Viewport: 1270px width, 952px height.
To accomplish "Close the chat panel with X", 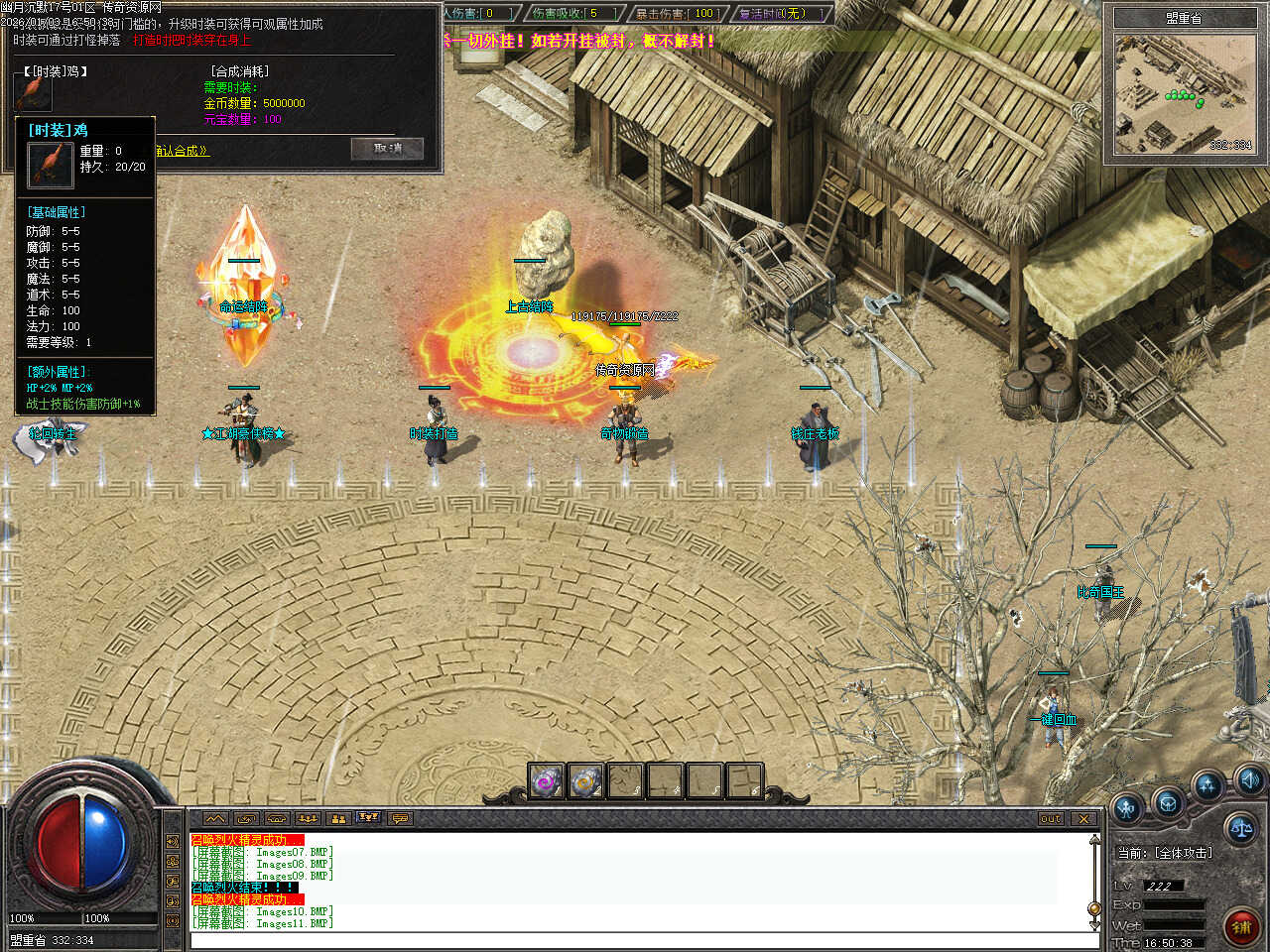I will [x=1083, y=818].
